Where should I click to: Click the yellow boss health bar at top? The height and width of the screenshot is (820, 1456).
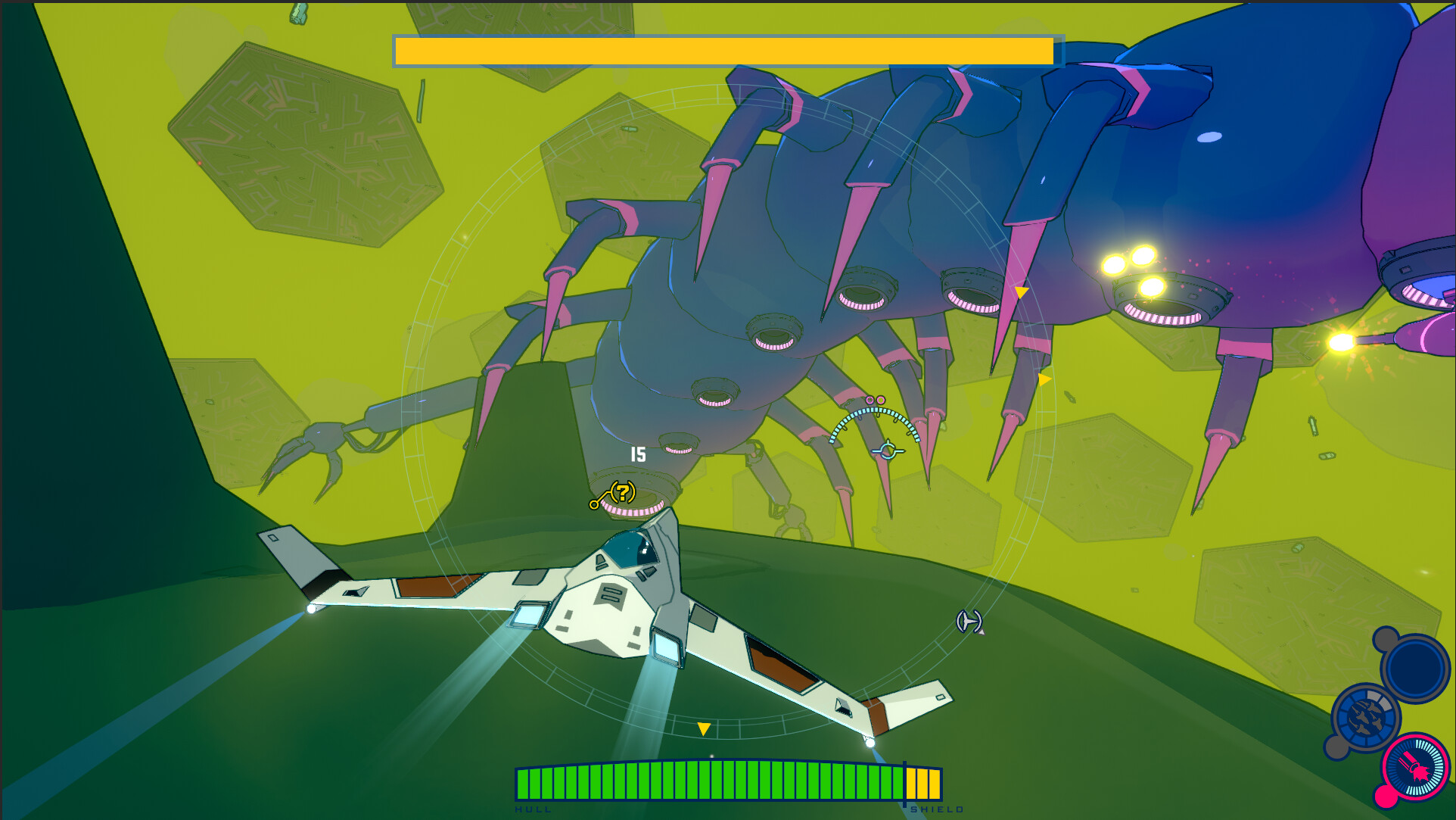coord(723,51)
